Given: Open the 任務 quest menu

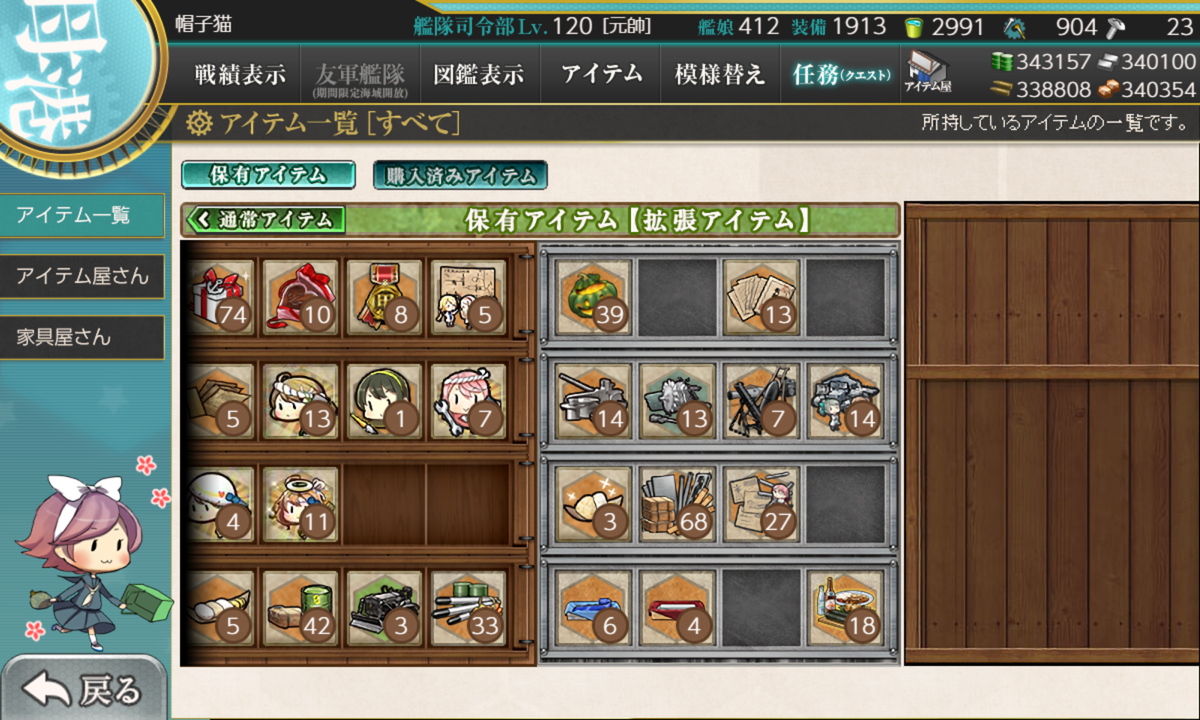Looking at the screenshot, I should [840, 75].
